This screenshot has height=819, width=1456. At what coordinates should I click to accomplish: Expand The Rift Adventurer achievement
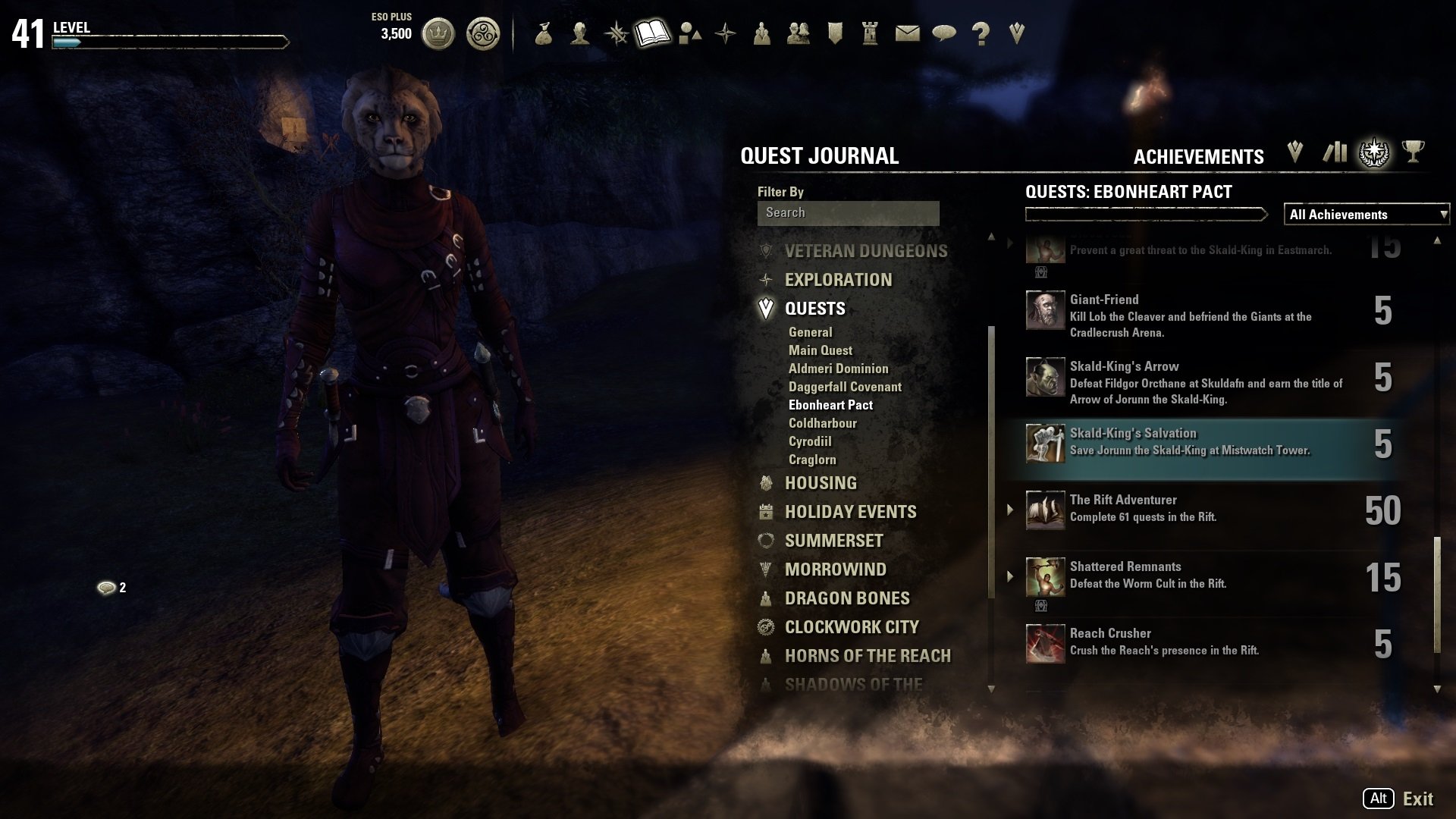1010,510
